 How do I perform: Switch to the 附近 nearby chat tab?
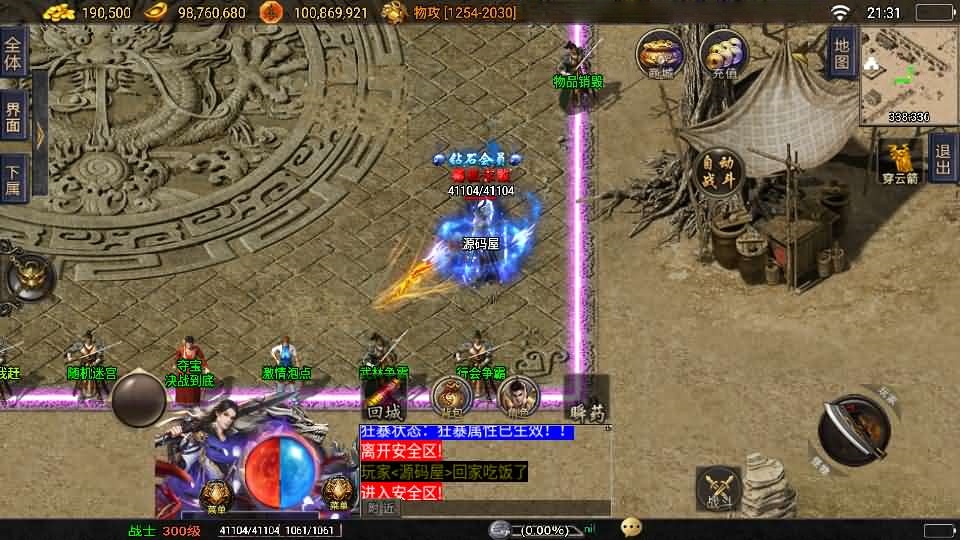[381, 508]
